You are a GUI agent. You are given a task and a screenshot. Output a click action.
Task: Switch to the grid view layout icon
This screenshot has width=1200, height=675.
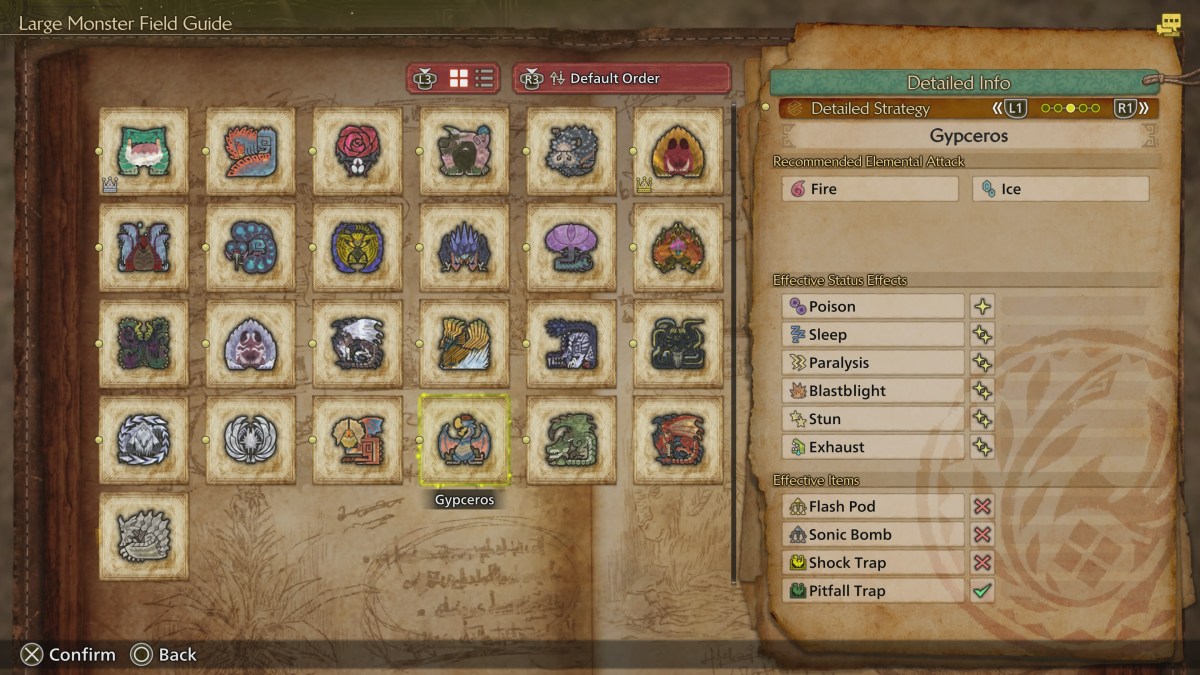459,78
